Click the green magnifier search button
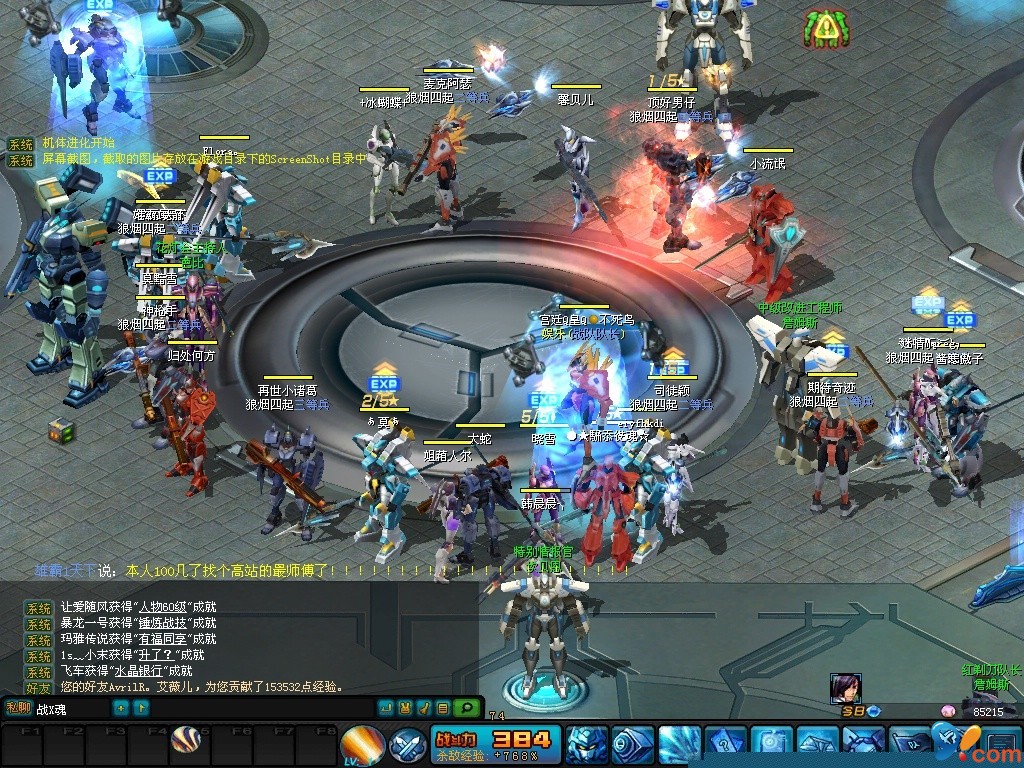 (466, 708)
